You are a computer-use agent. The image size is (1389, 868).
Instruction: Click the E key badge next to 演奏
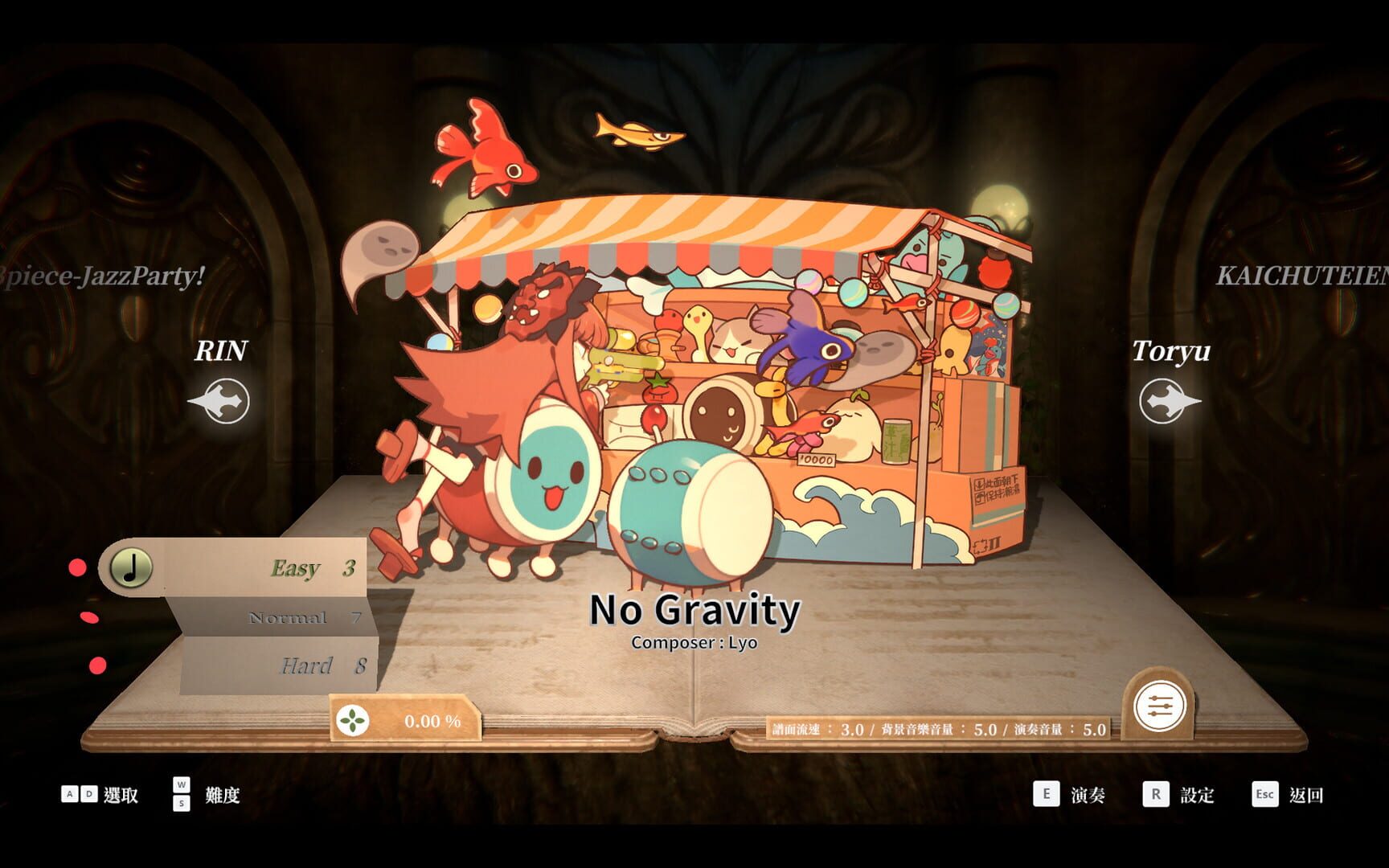tap(1046, 795)
